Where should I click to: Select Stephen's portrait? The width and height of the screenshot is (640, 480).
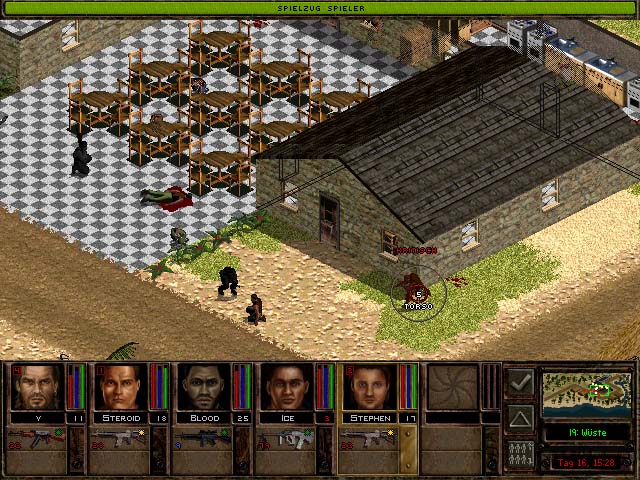coord(369,386)
